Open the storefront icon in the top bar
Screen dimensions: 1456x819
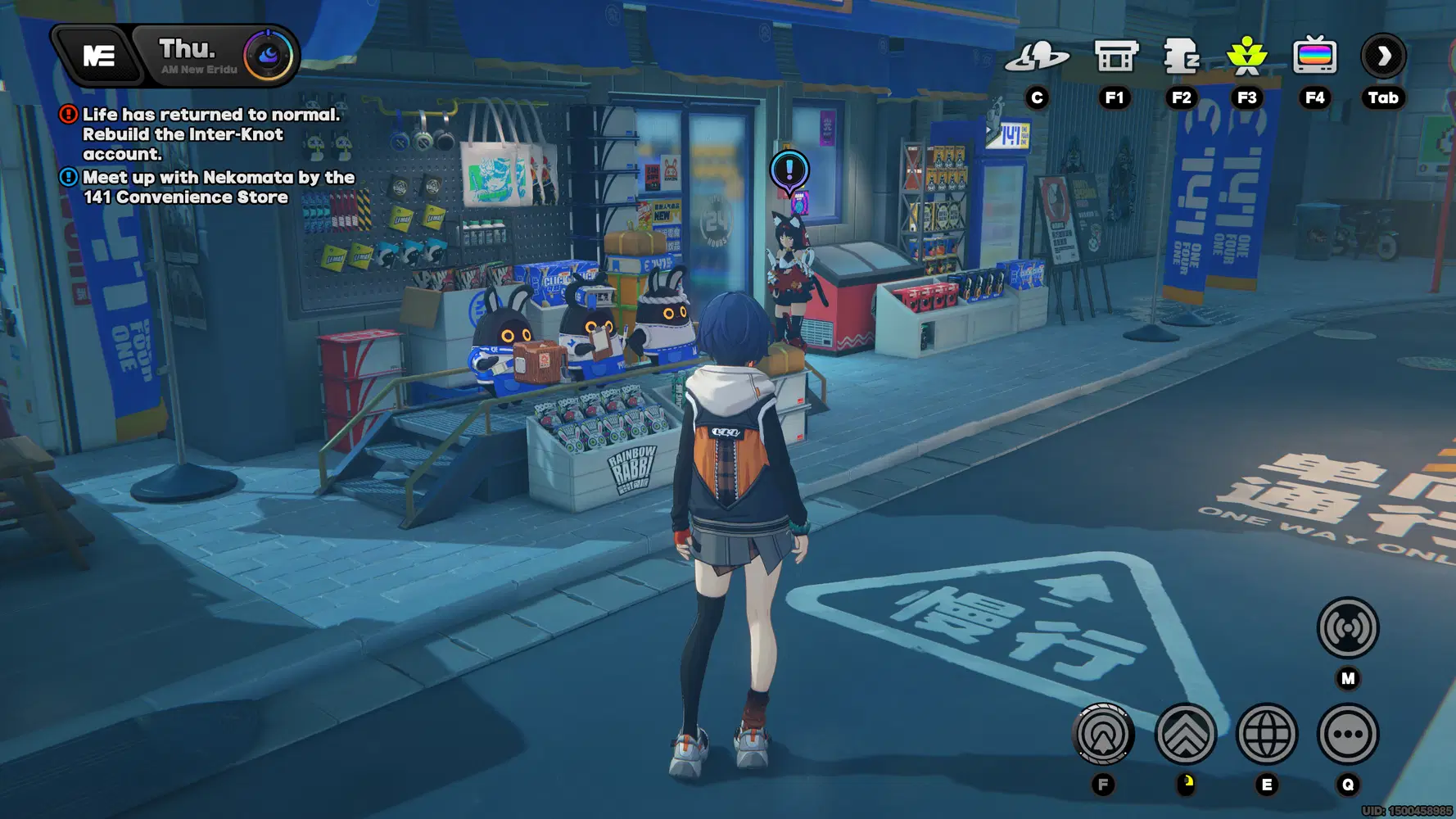pos(1115,57)
